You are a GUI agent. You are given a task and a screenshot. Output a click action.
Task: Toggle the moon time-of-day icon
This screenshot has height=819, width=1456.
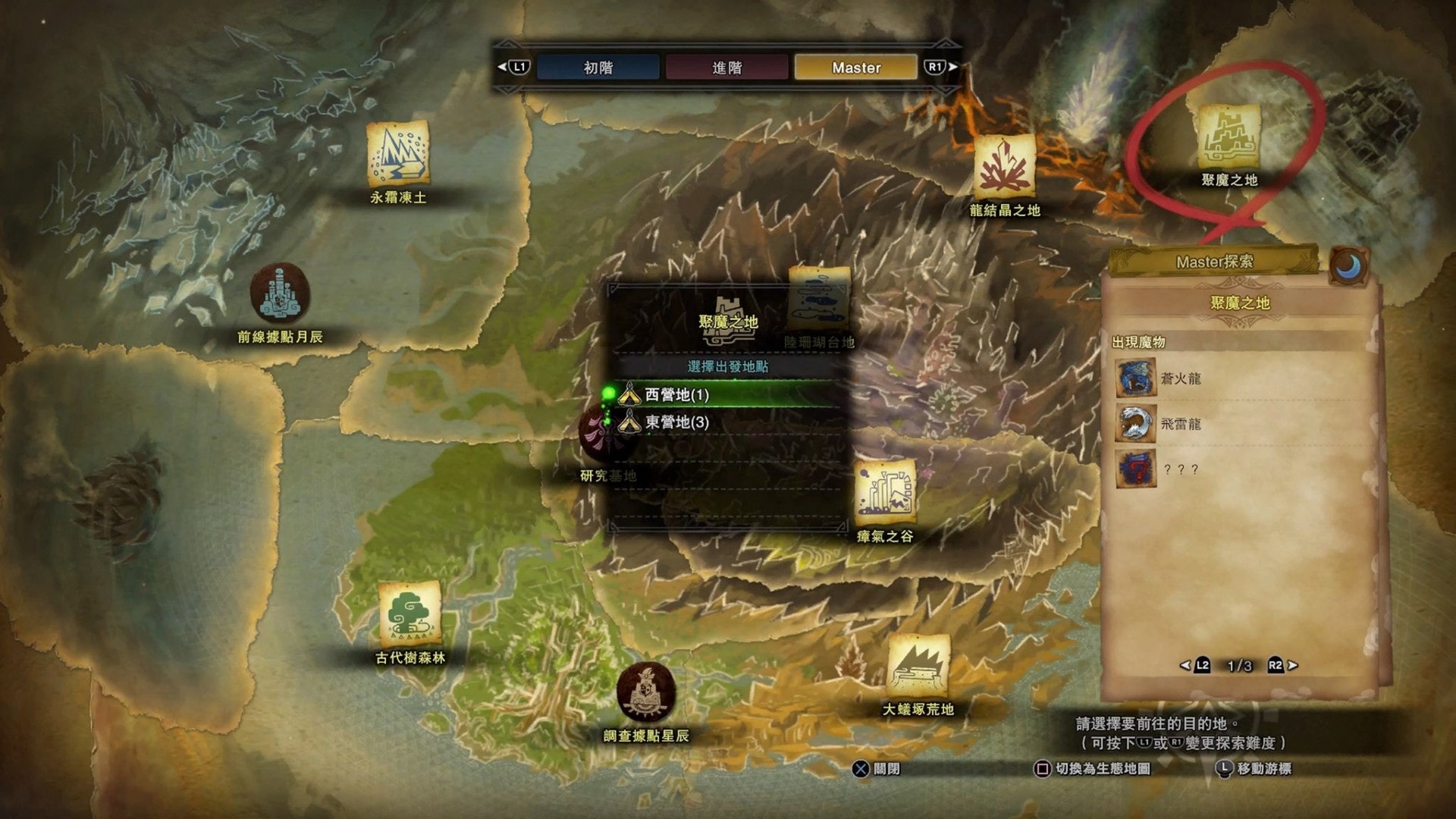(x=1349, y=266)
